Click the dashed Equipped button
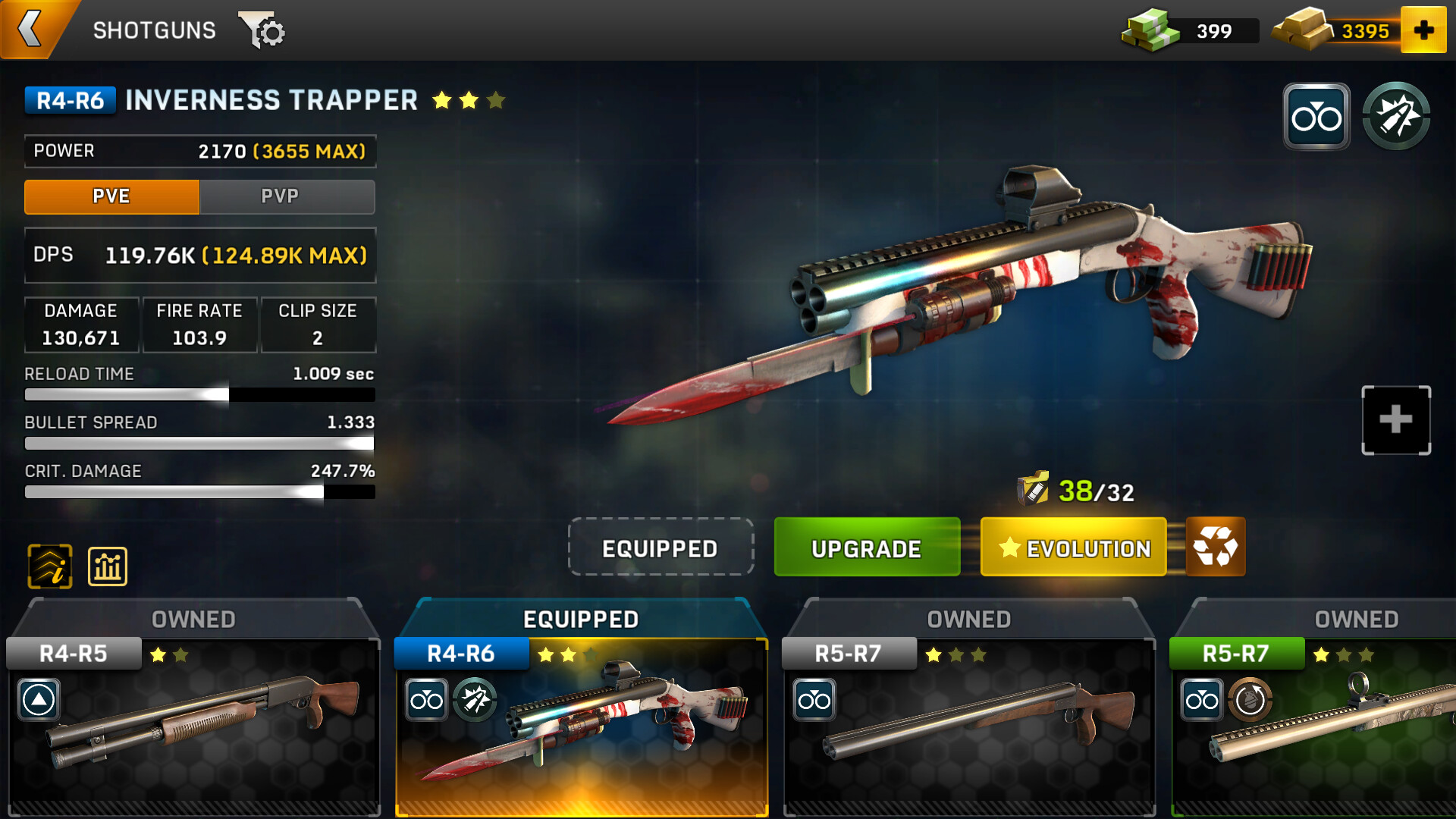The image size is (1456, 819). point(660,548)
